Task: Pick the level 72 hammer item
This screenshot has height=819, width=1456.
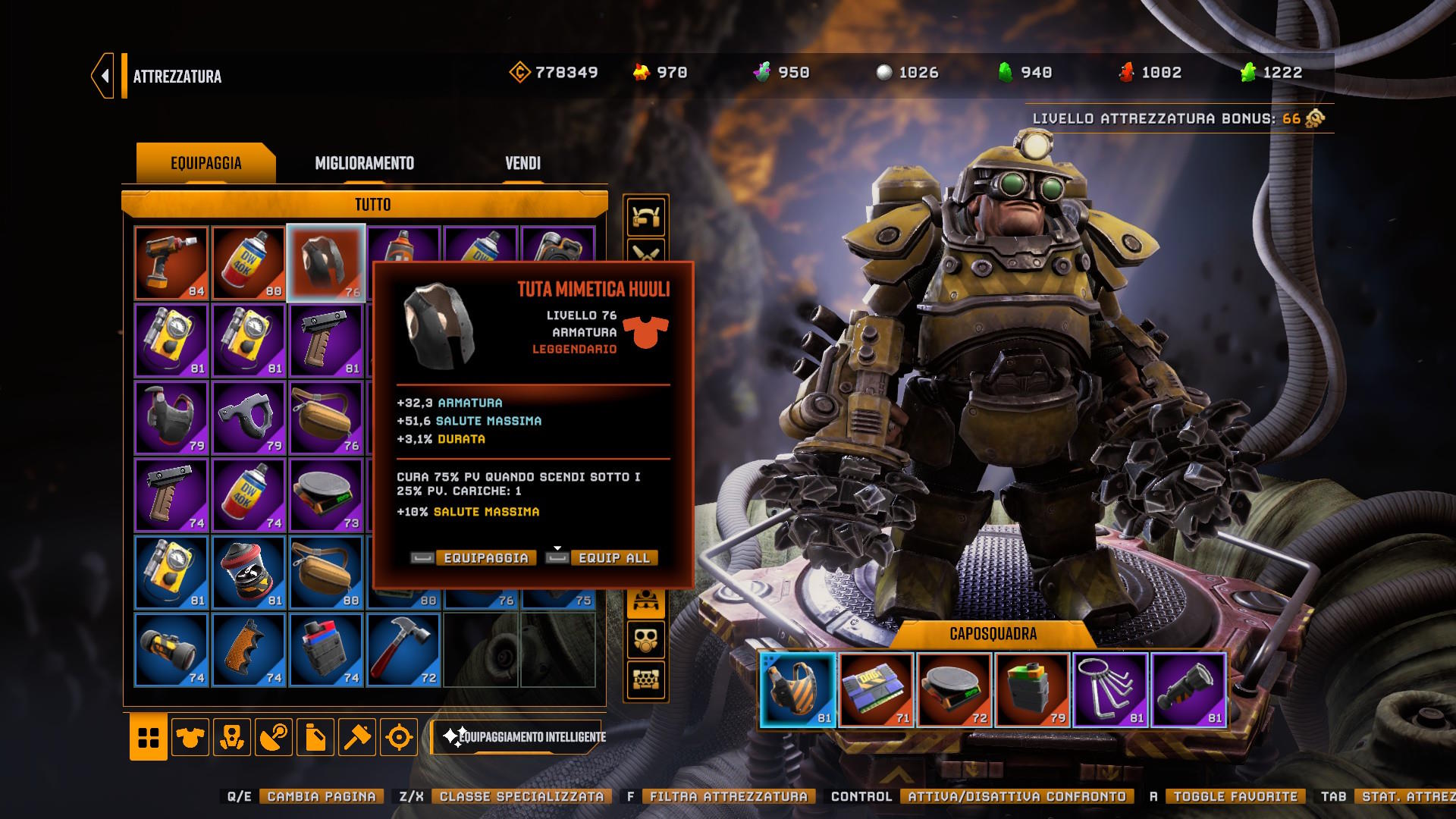Action: click(403, 650)
